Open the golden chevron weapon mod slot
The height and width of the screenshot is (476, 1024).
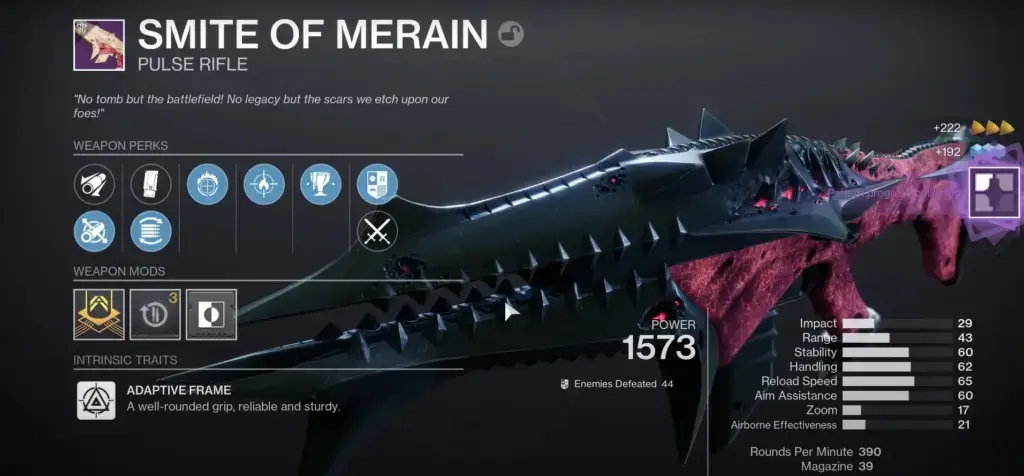click(x=99, y=314)
